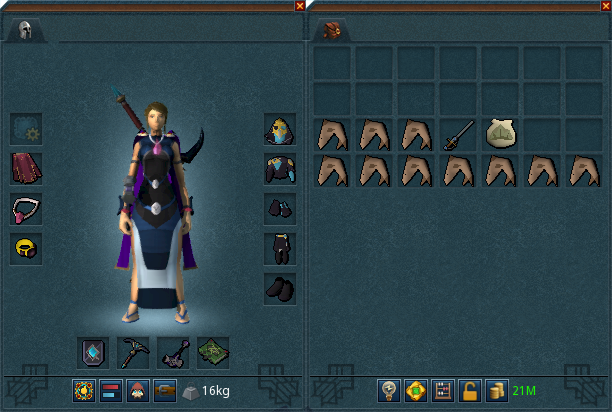Select the black sword in the backpack
The width and height of the screenshot is (612, 412).
click(458, 134)
